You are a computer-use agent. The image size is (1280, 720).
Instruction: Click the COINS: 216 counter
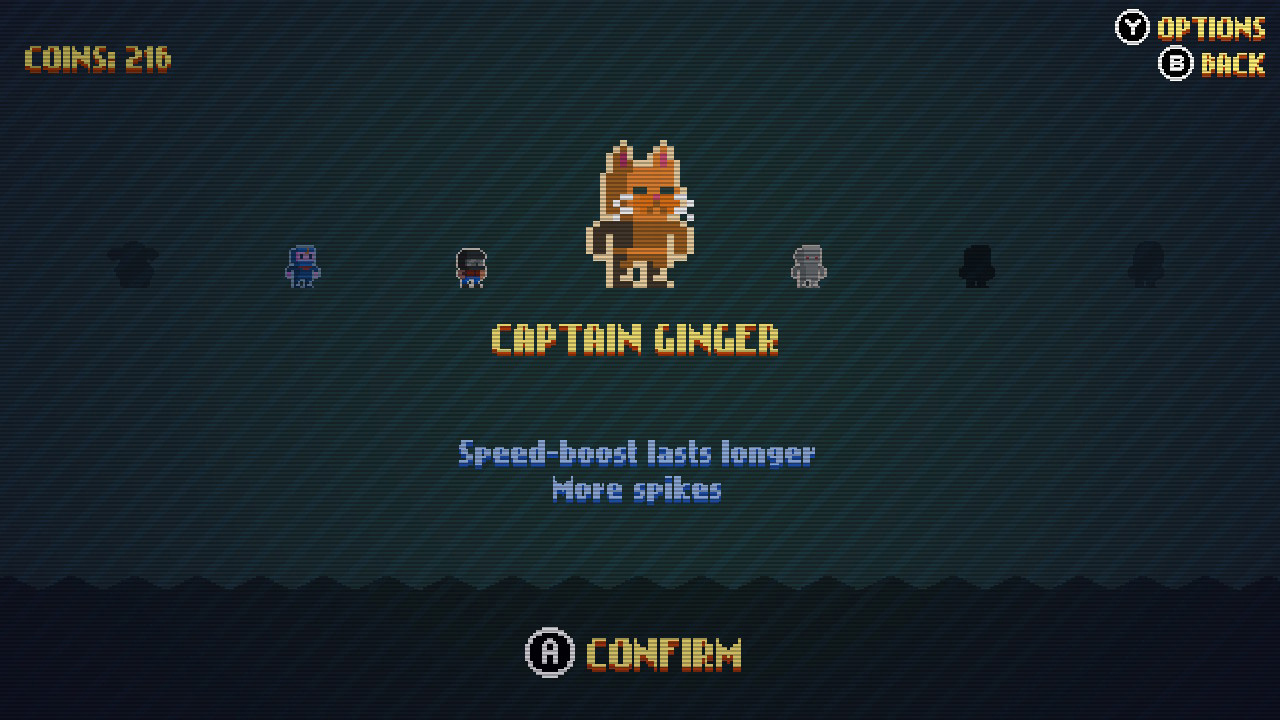point(97,59)
